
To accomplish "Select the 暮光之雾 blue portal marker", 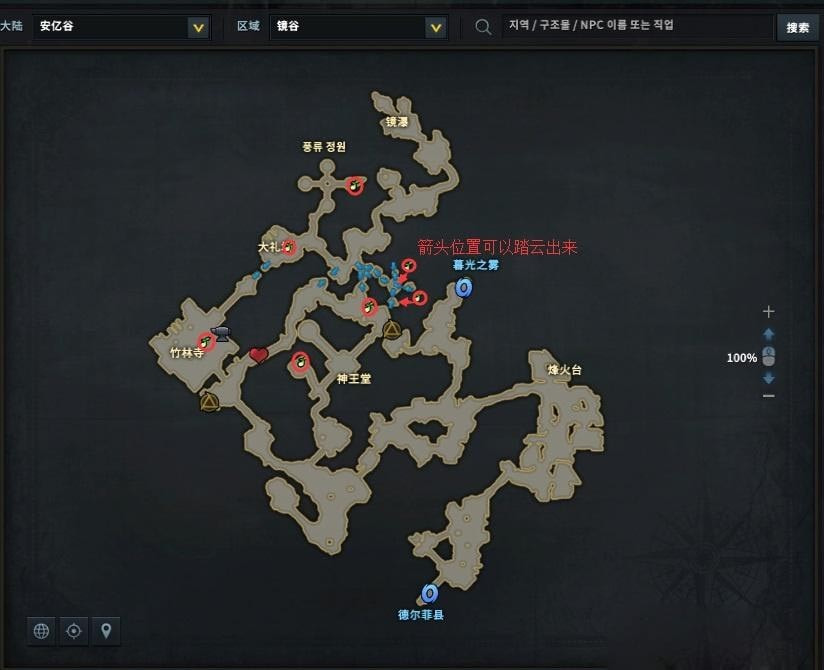I will click(x=463, y=288).
